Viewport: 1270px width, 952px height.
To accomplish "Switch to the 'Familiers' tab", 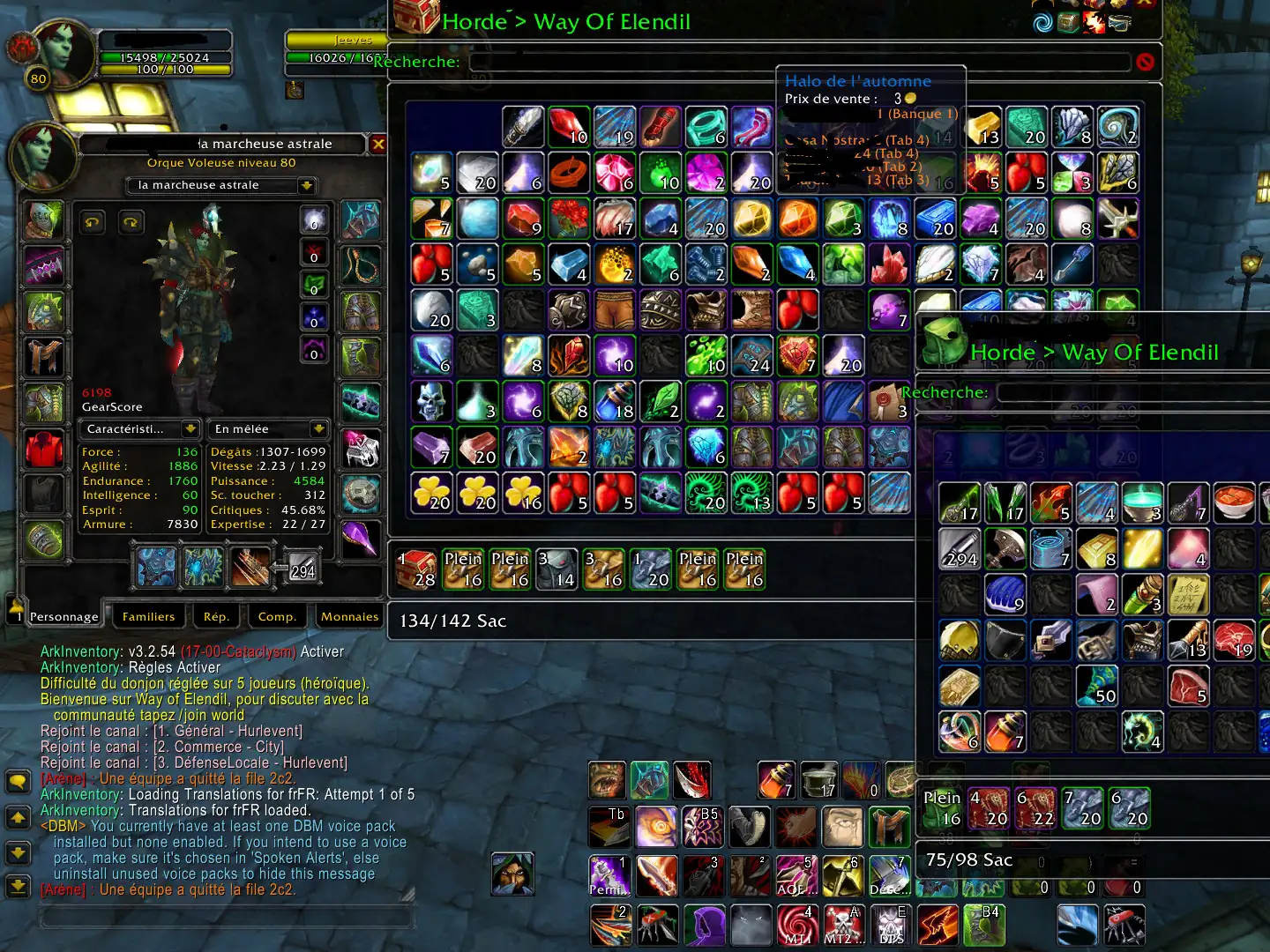I will (x=148, y=616).
